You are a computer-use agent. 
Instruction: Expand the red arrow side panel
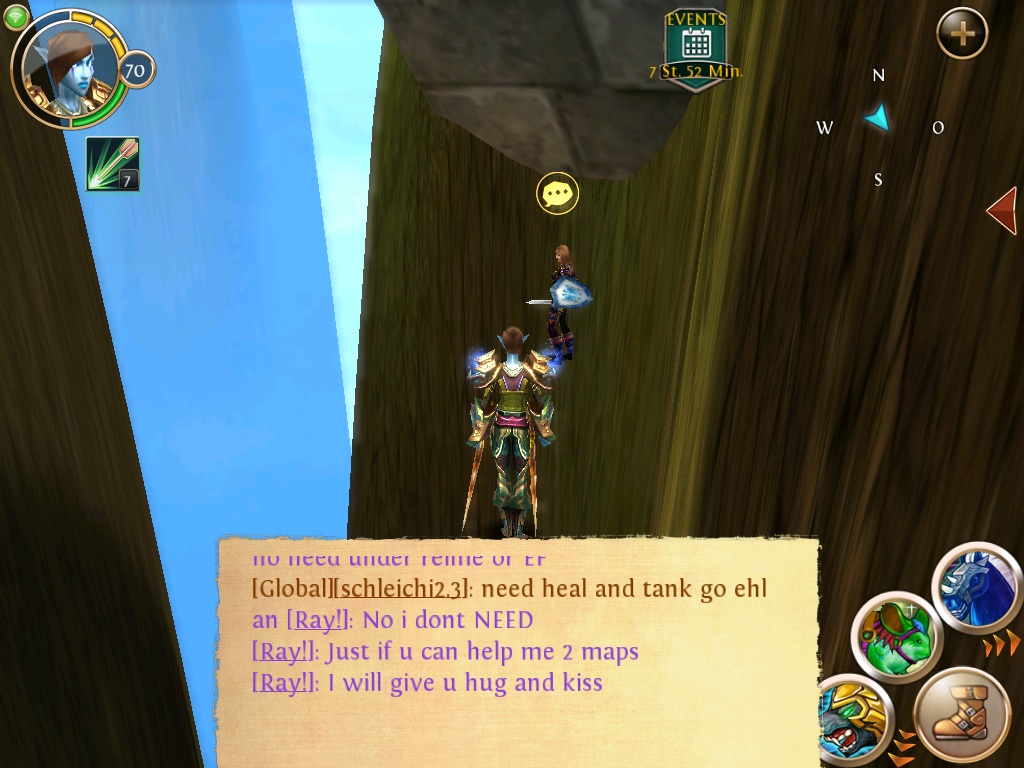[x=1001, y=210]
